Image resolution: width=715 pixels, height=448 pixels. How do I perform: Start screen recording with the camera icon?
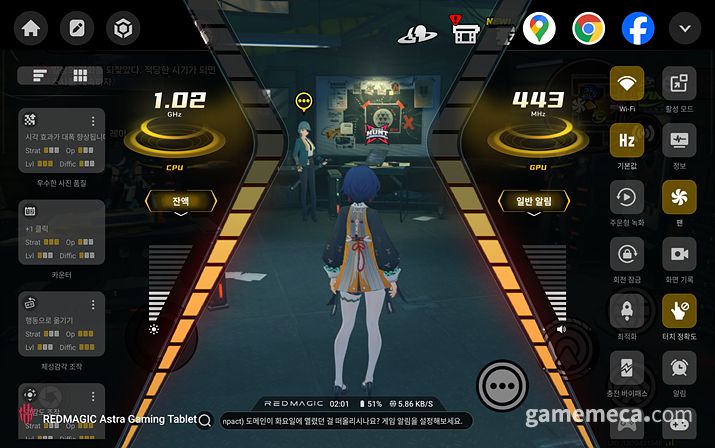tap(679, 254)
